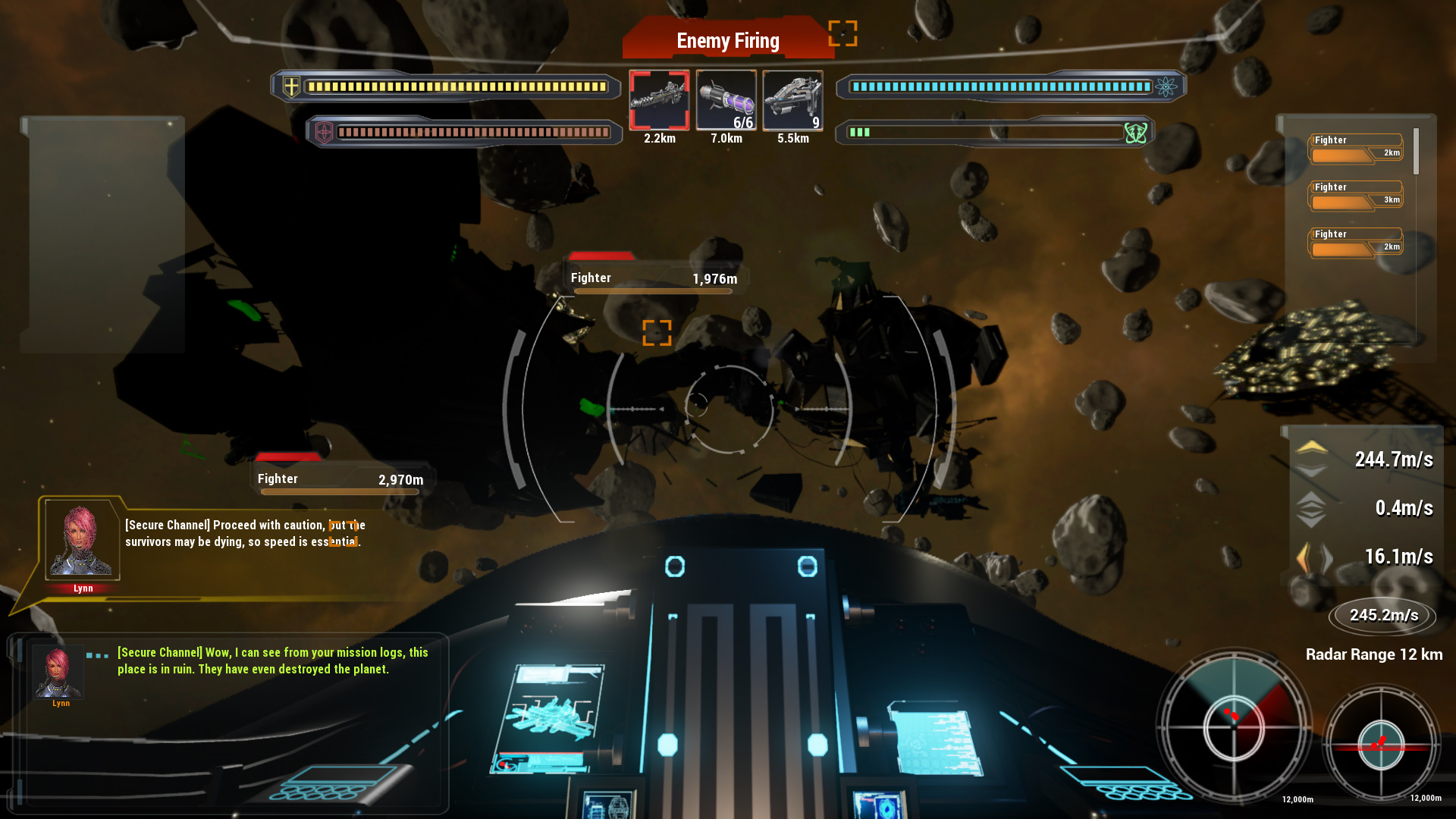This screenshot has height=819, width=1456.
Task: Click the Enemy Firing alert banner
Action: pos(727,39)
